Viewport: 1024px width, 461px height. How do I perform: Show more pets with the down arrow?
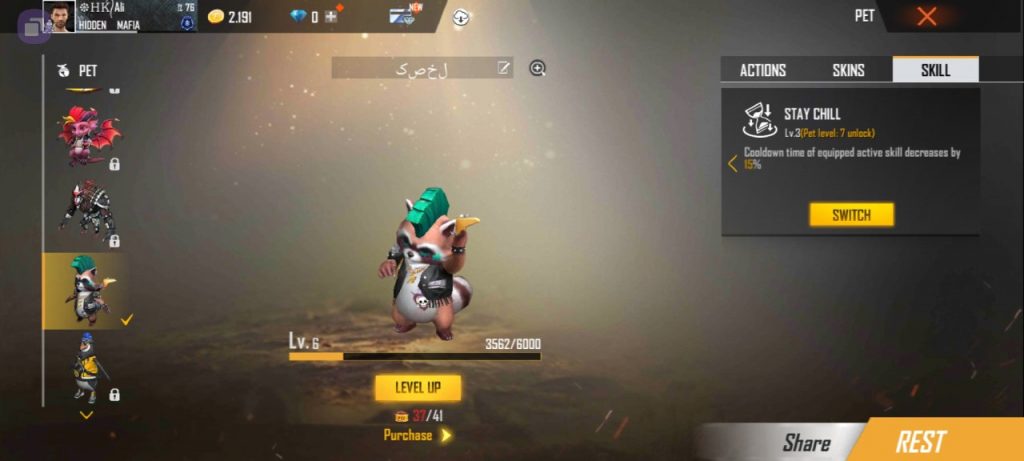point(87,414)
